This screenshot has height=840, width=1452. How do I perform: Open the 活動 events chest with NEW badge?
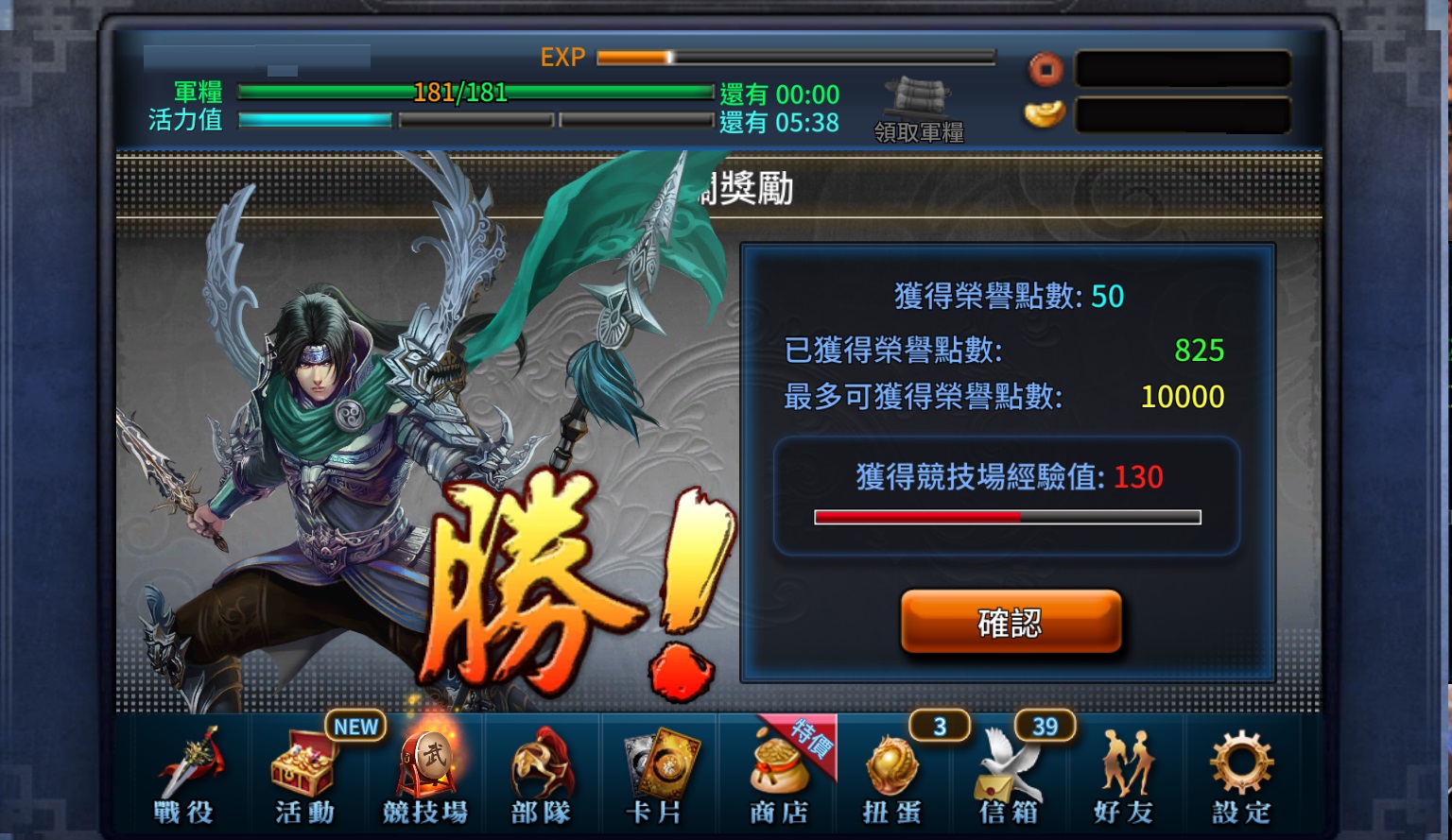(x=304, y=775)
